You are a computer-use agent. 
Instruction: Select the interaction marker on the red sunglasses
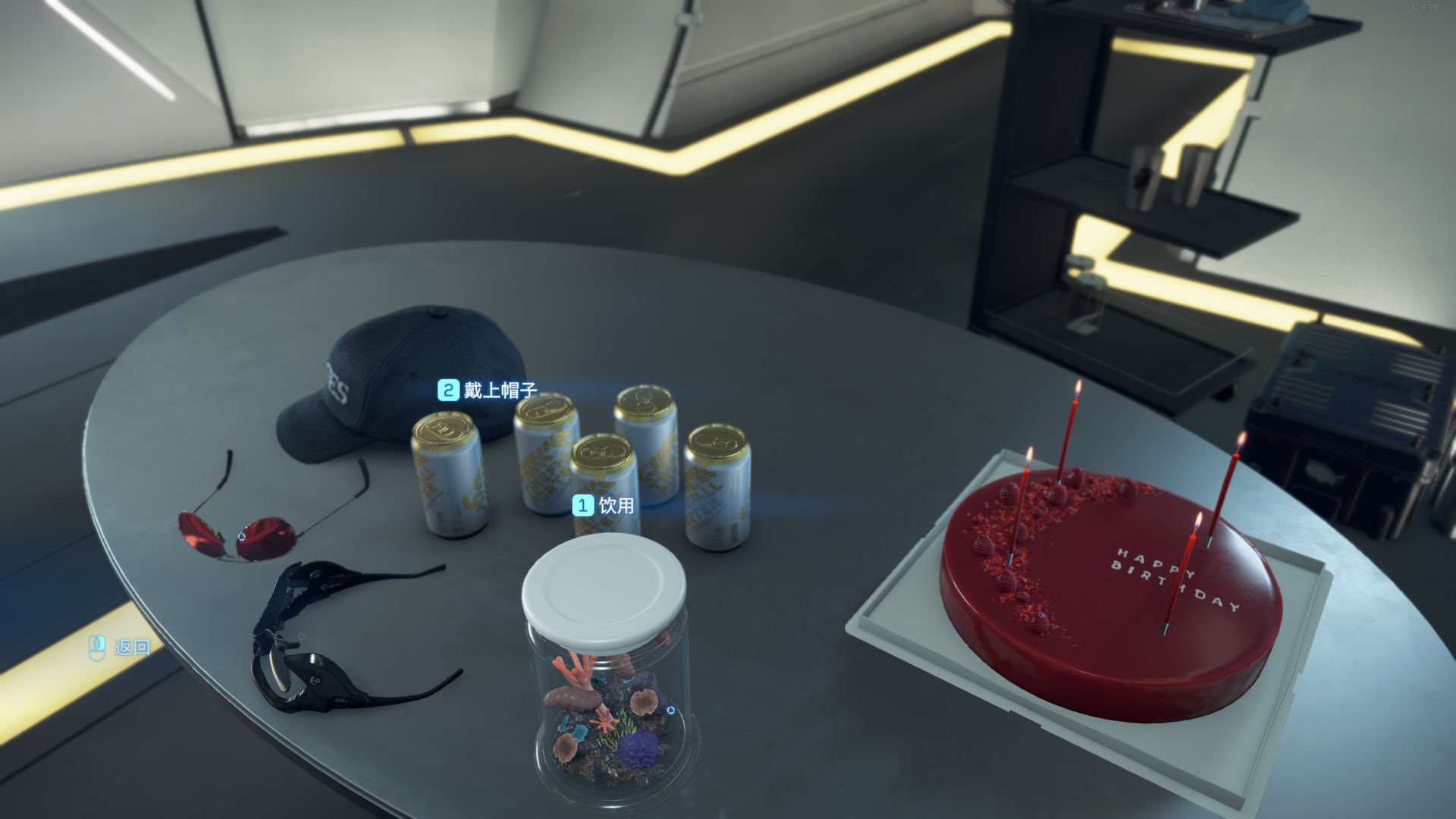240,535
